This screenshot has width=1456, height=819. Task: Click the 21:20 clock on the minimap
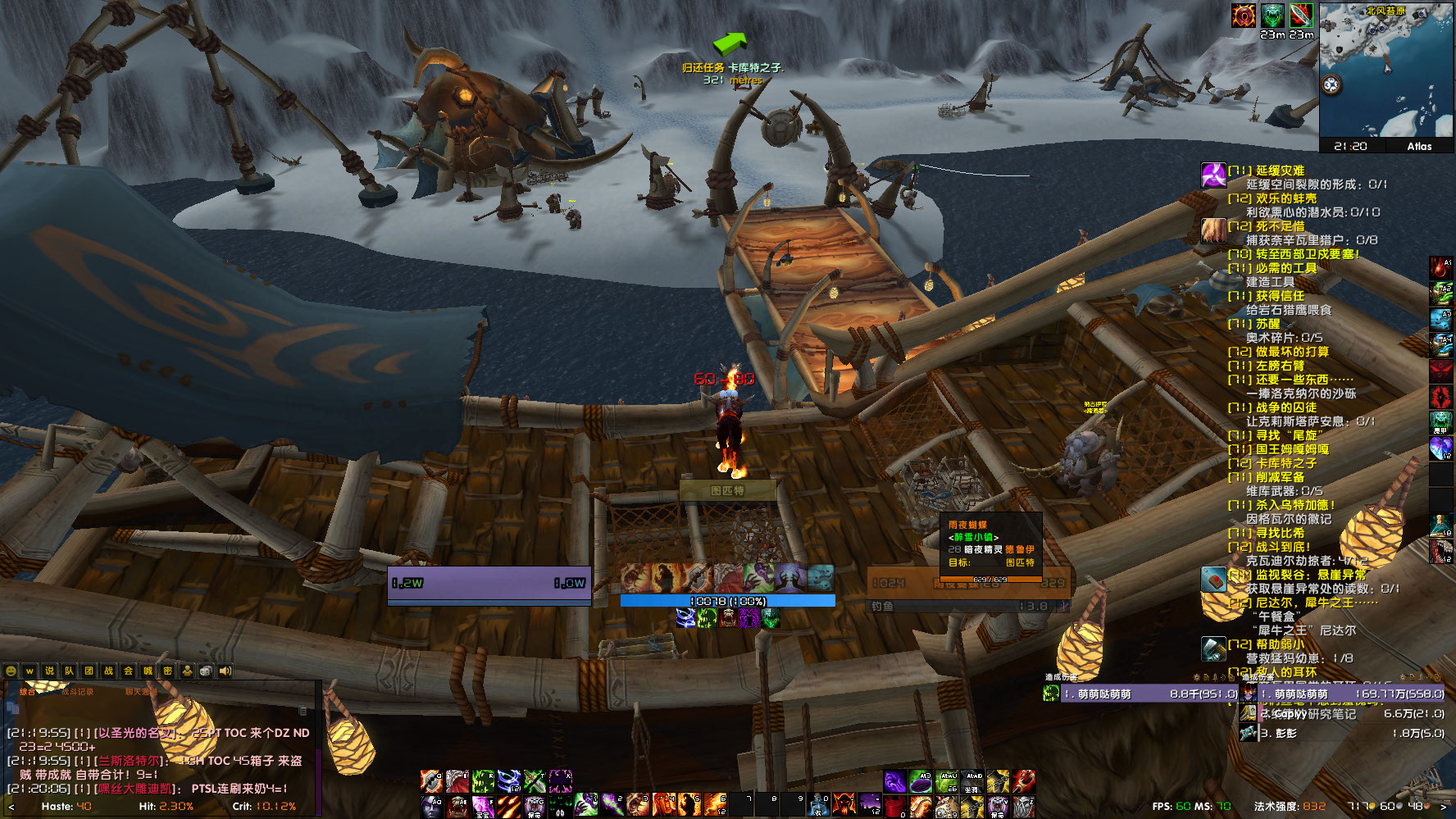coord(1350,146)
